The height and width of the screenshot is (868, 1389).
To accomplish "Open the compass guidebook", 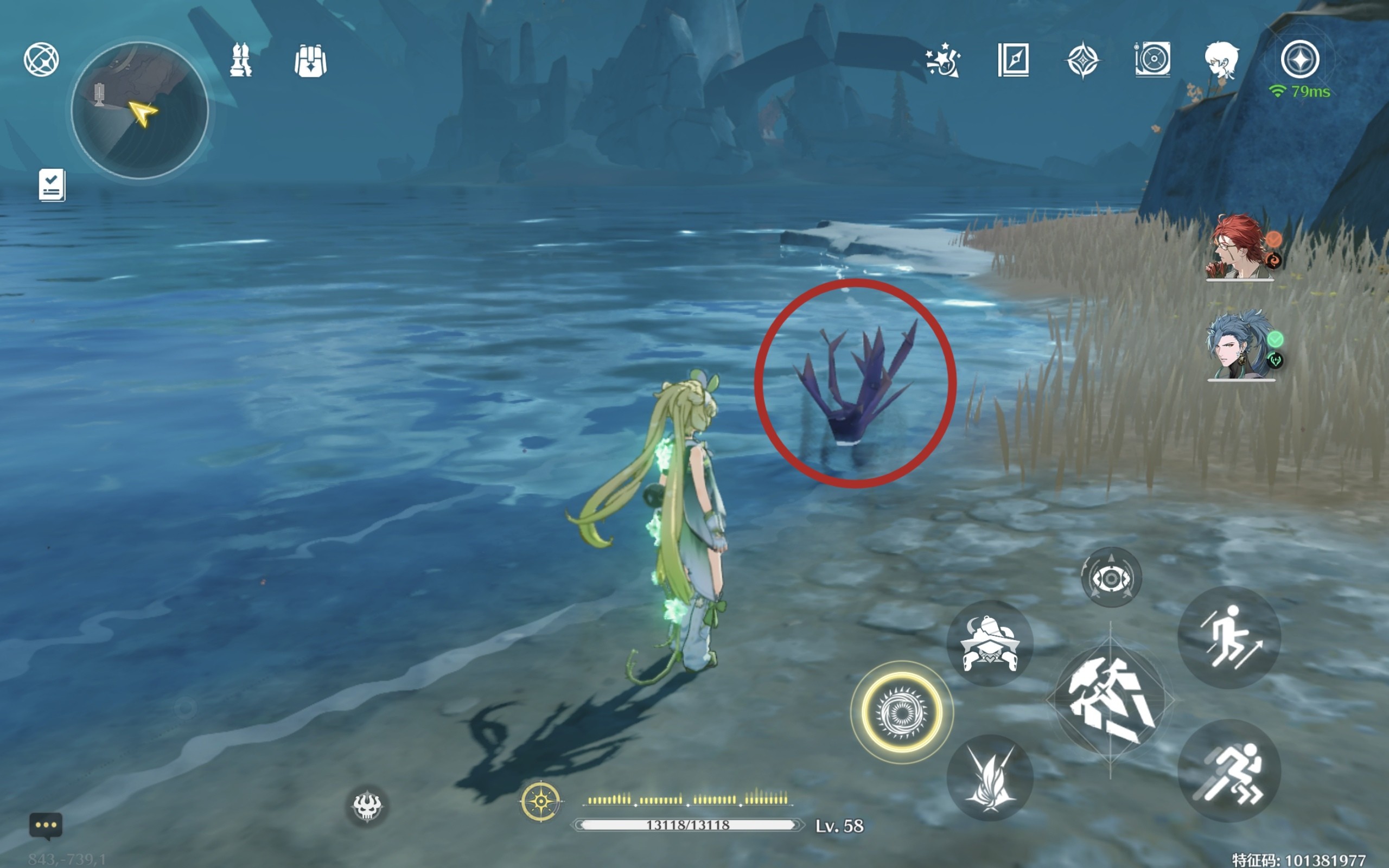I will pyautogui.click(x=1013, y=60).
